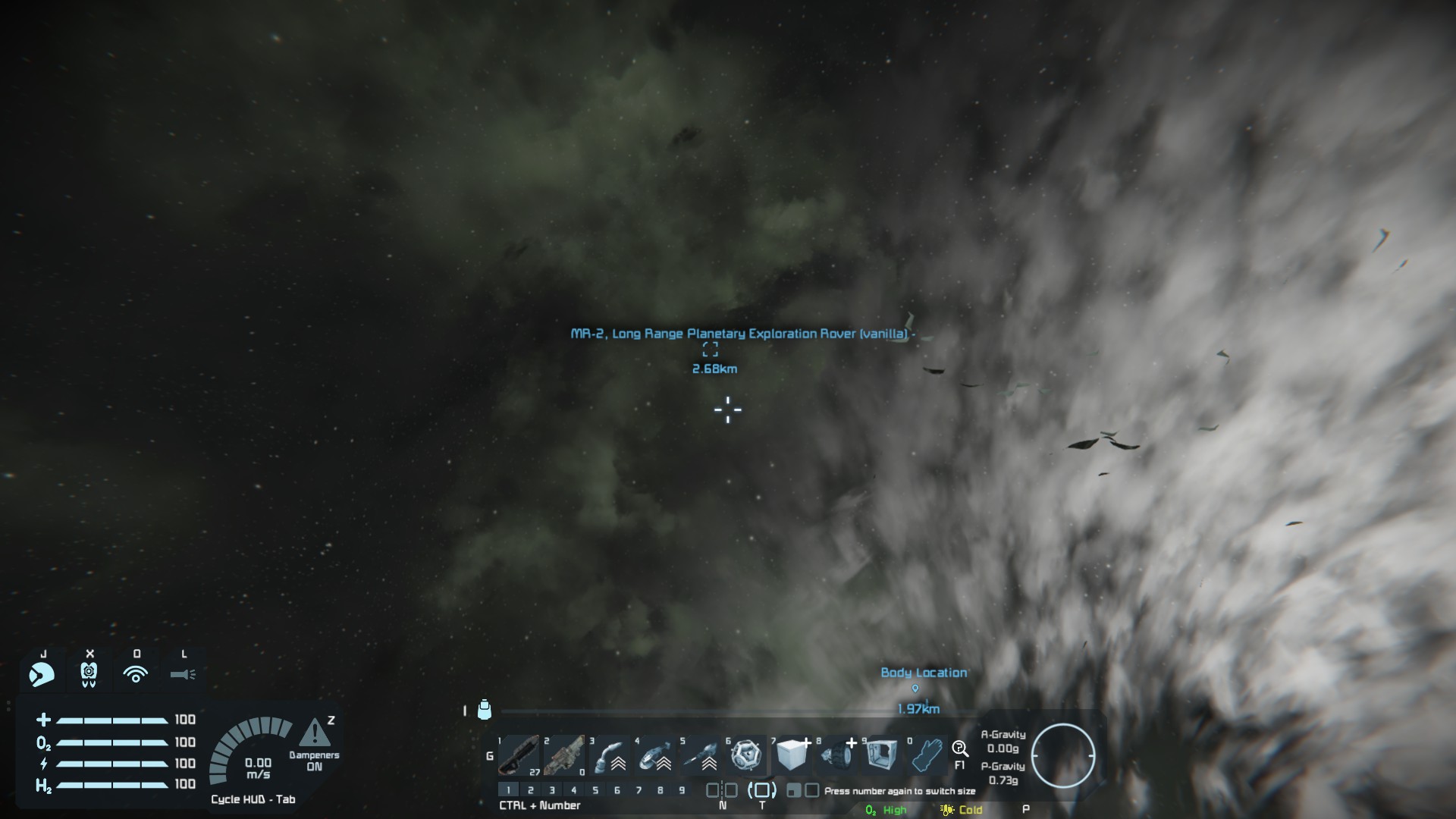Select the rifle in hotbar slot 1
Screen dimensions: 1456x819
click(519, 755)
